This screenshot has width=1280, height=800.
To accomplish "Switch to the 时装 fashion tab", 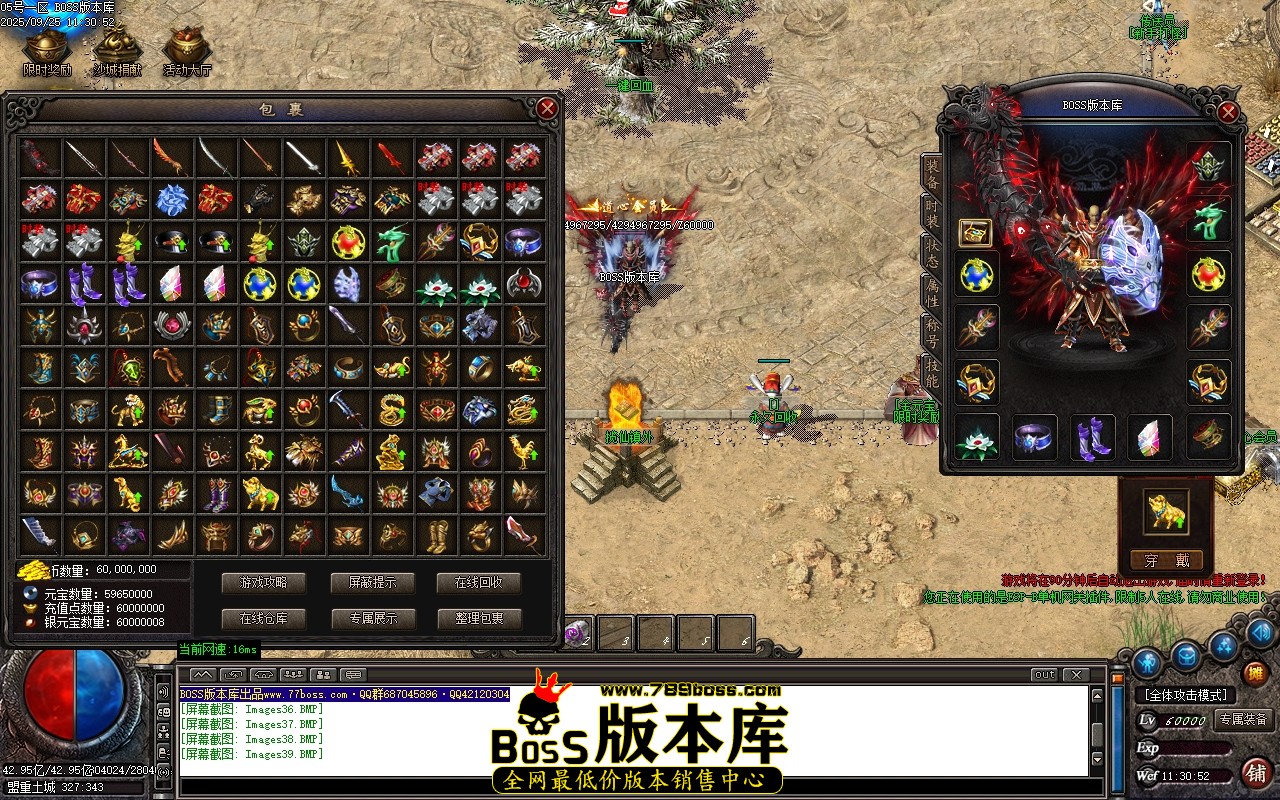I will tap(934, 213).
